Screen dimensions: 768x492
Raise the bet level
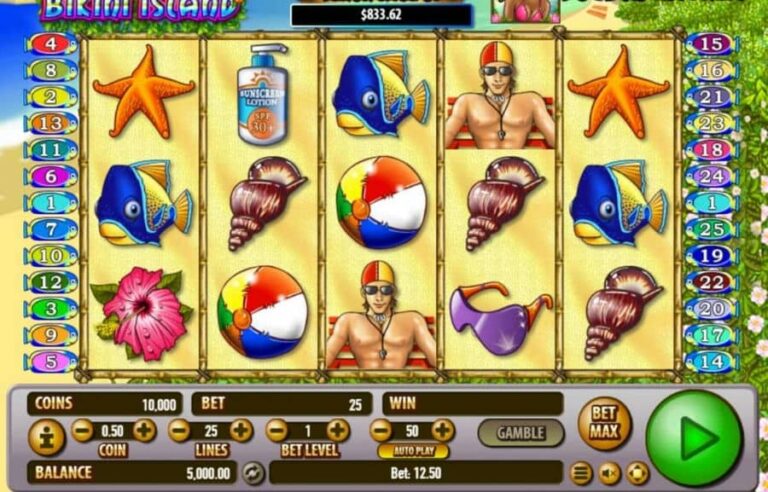point(338,431)
